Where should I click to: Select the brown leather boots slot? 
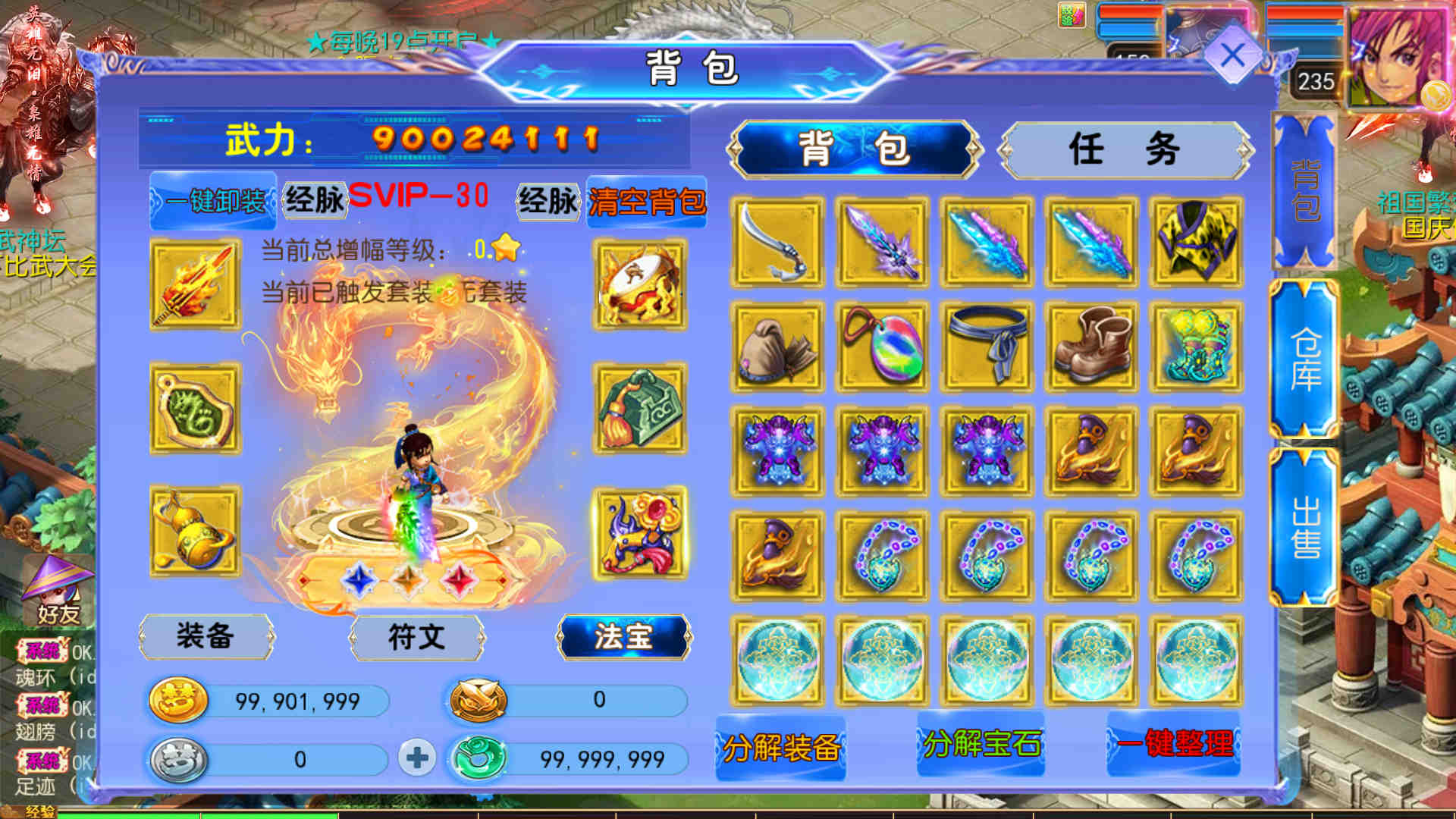point(1091,347)
